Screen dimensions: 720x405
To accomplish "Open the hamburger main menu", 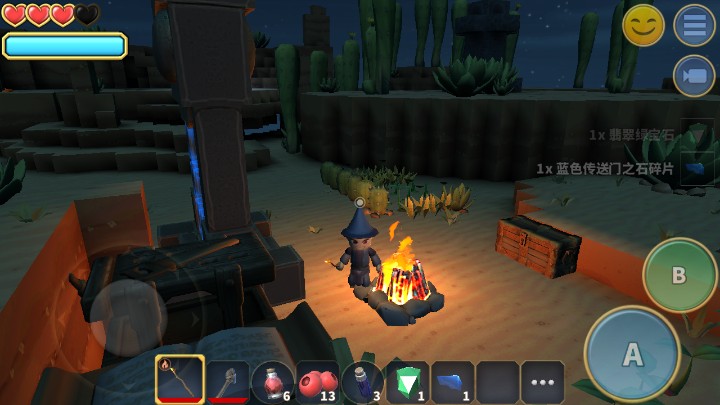I will tap(694, 25).
